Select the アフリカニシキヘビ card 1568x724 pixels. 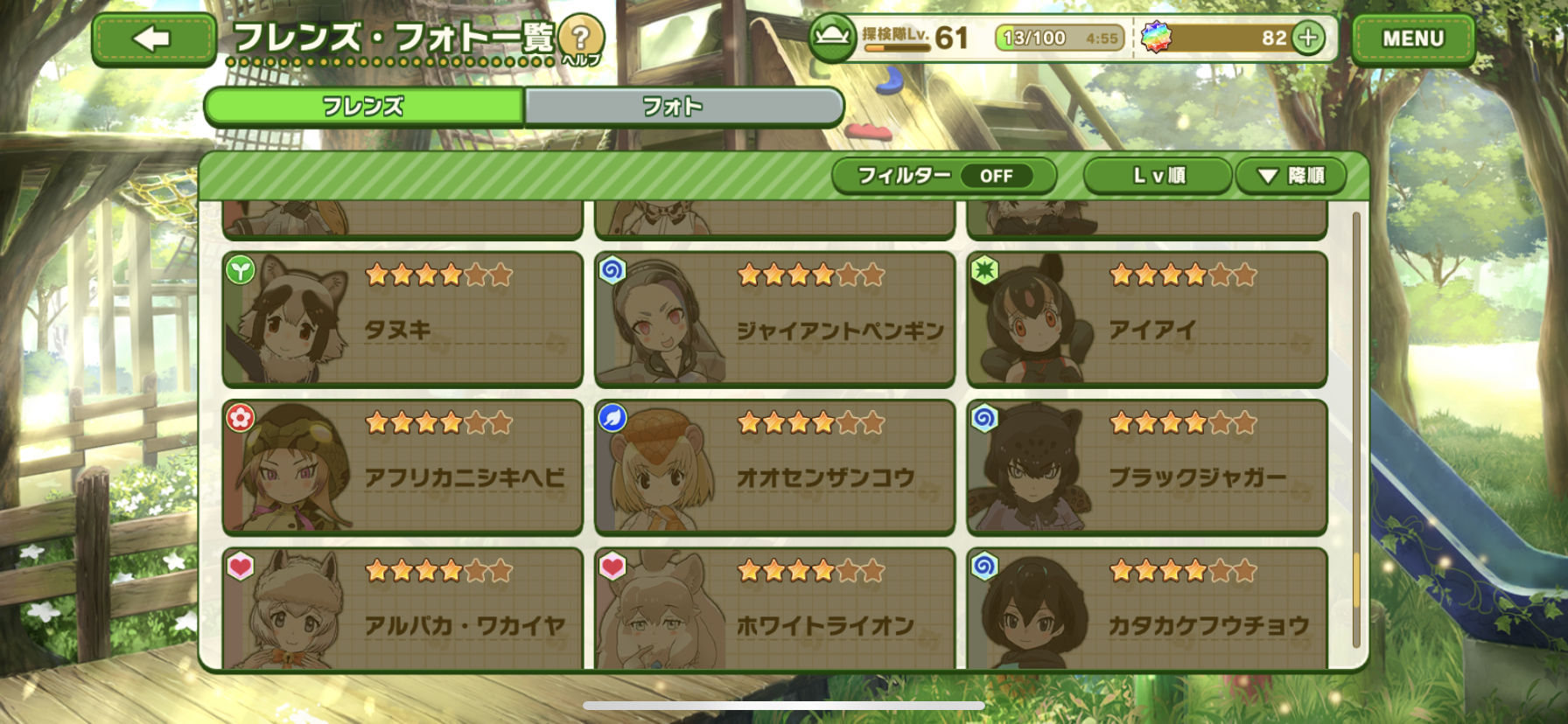click(x=402, y=467)
